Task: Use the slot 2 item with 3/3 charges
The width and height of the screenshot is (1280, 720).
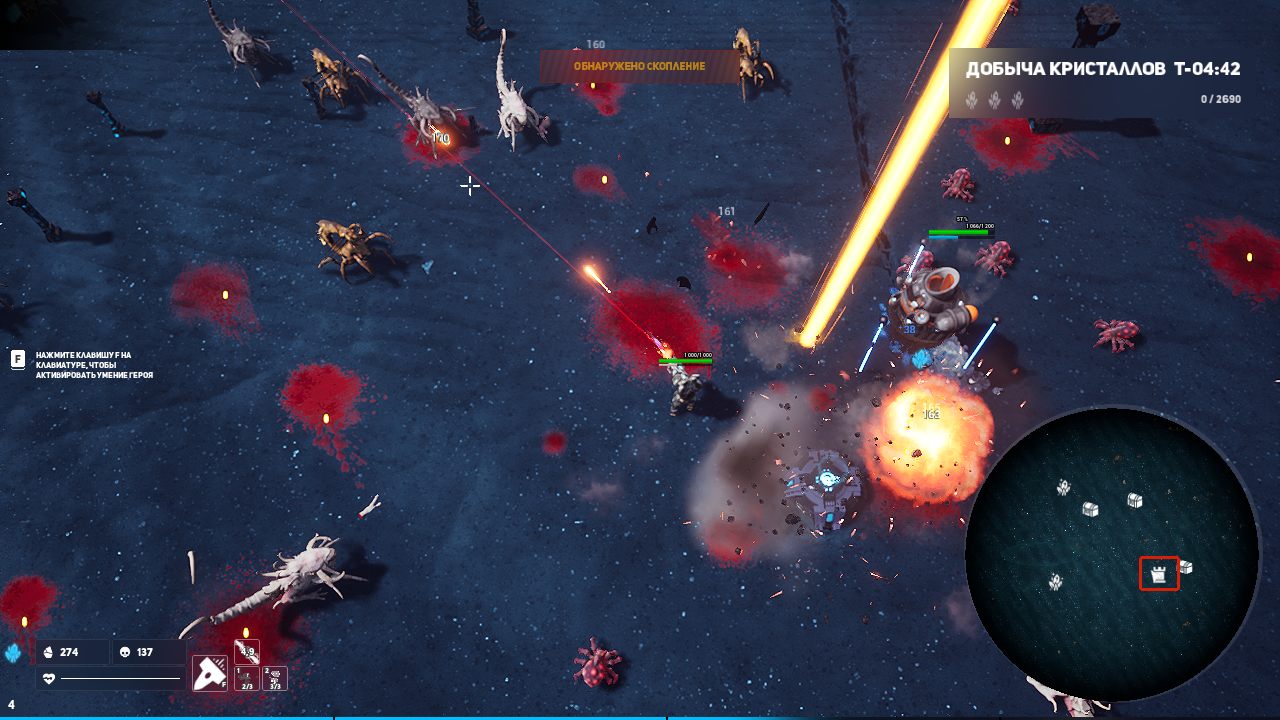Action: pos(274,679)
